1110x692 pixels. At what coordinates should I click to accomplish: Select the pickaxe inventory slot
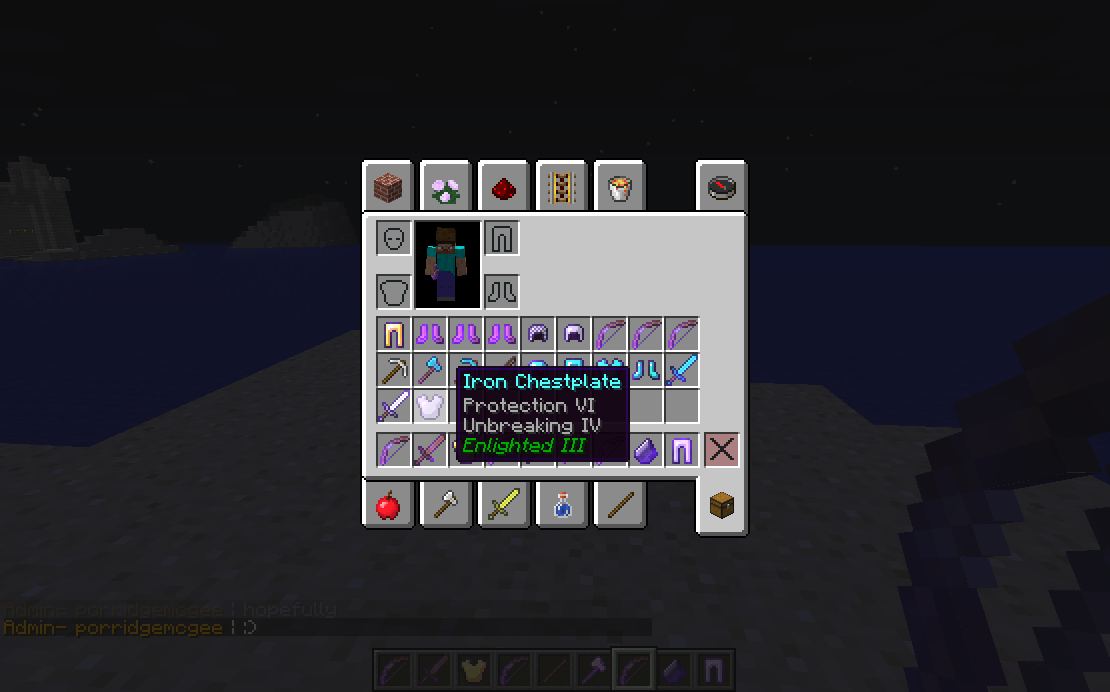394,370
